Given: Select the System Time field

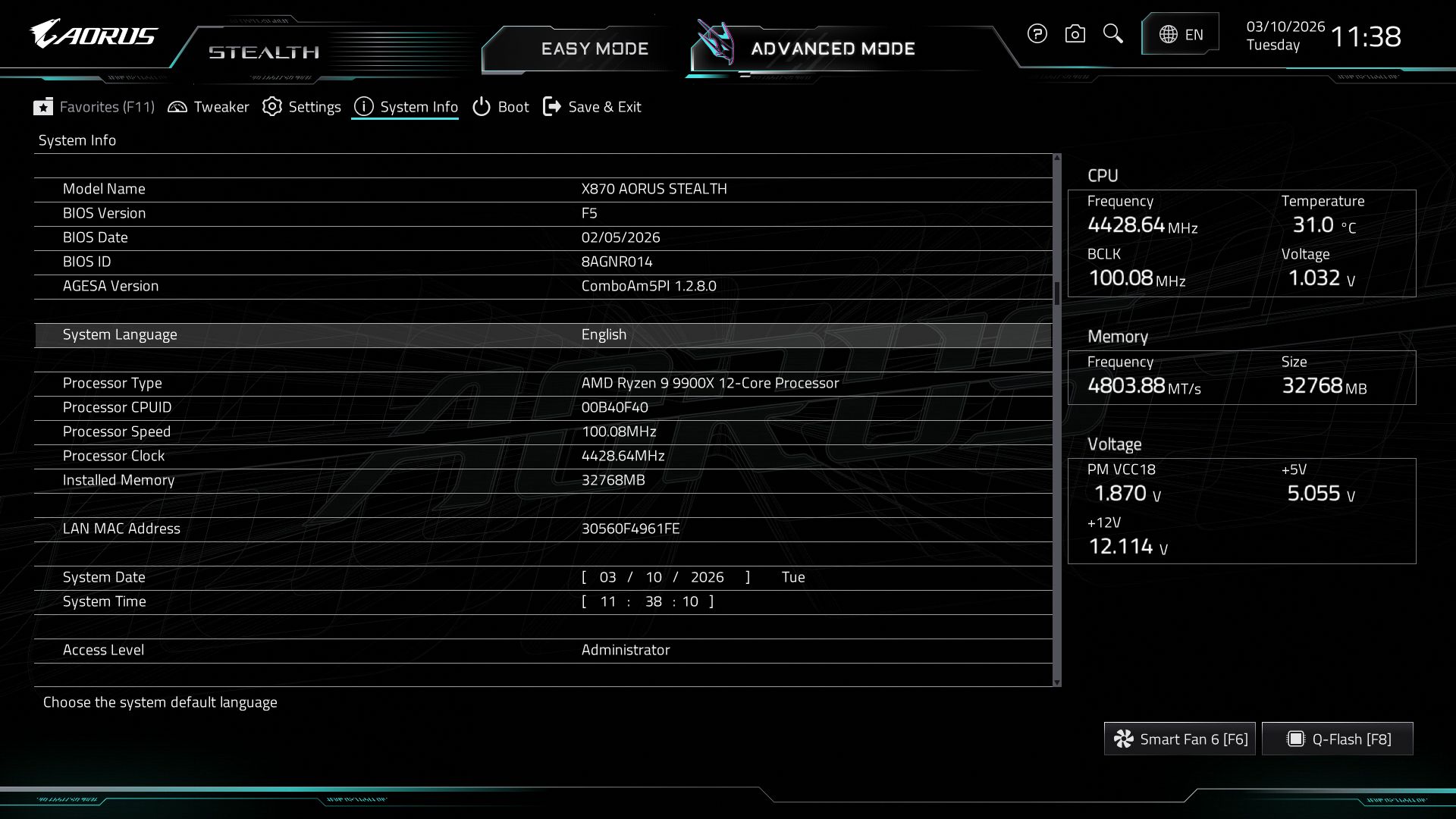Looking at the screenshot, I should (x=646, y=601).
